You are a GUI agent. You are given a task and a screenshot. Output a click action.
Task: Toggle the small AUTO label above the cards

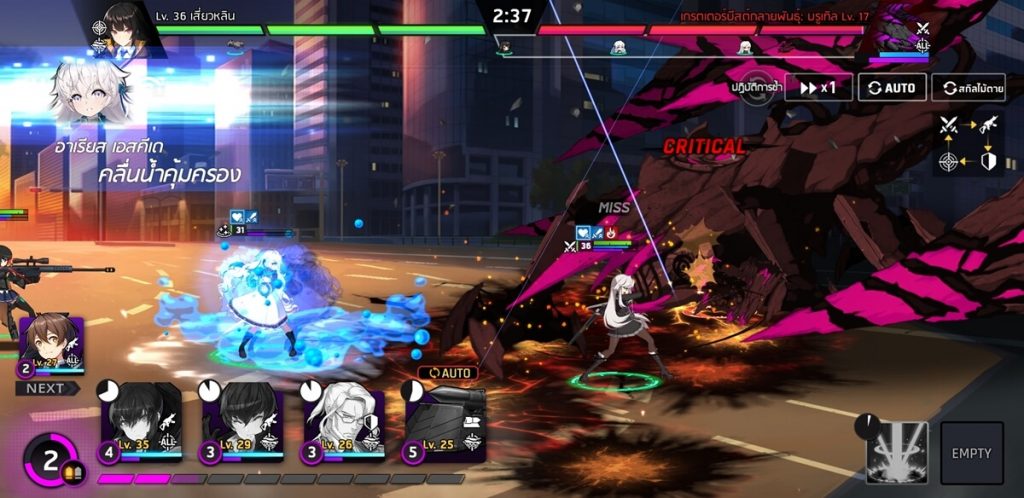tap(448, 373)
